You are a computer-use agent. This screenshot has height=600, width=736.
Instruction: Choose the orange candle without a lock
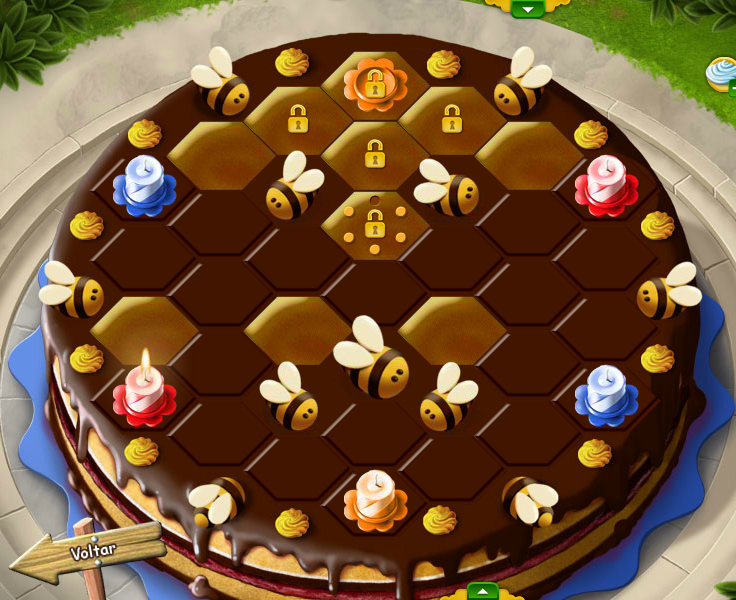pyautogui.click(x=375, y=497)
